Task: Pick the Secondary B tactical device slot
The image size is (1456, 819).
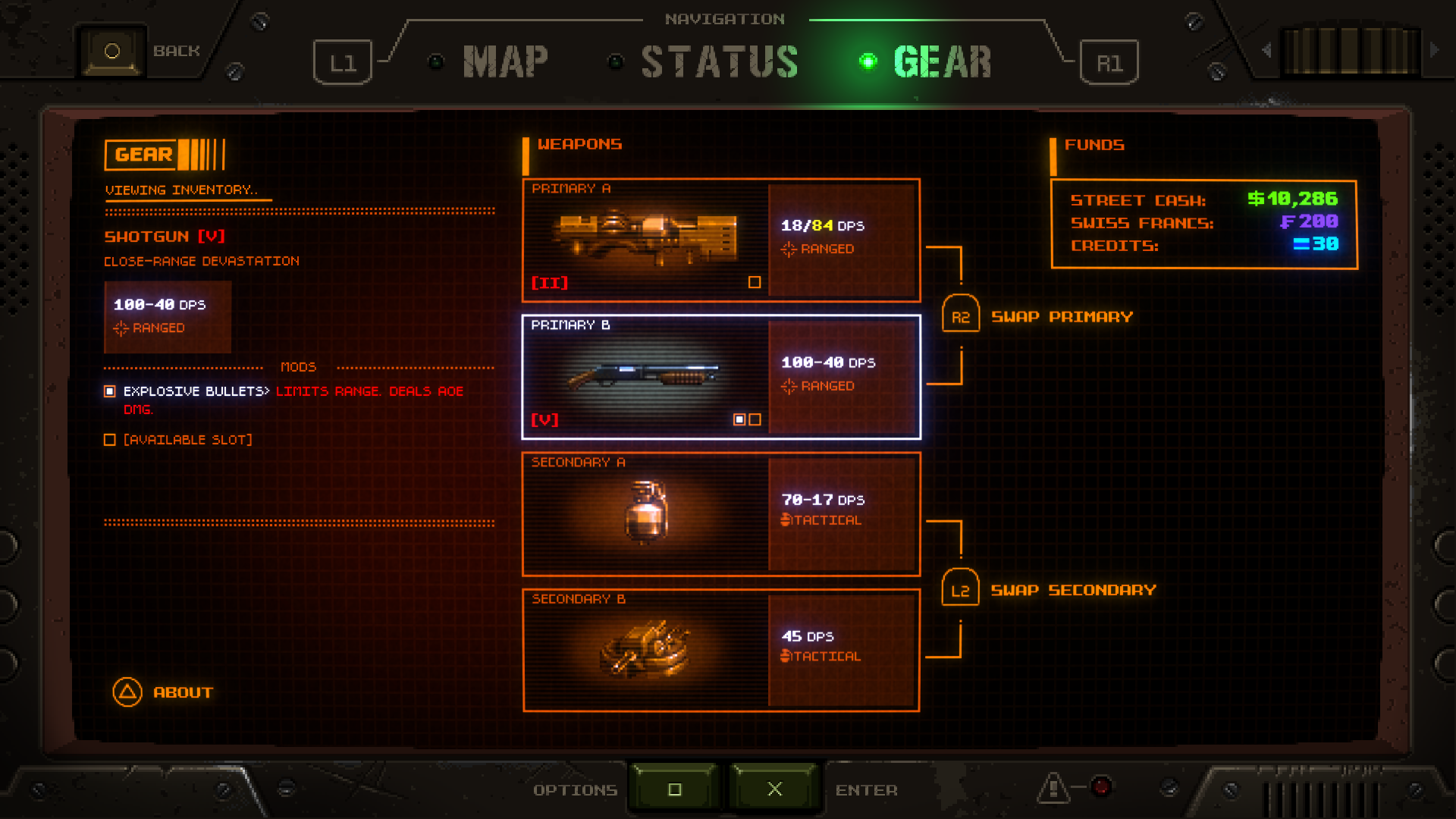Action: click(x=720, y=651)
